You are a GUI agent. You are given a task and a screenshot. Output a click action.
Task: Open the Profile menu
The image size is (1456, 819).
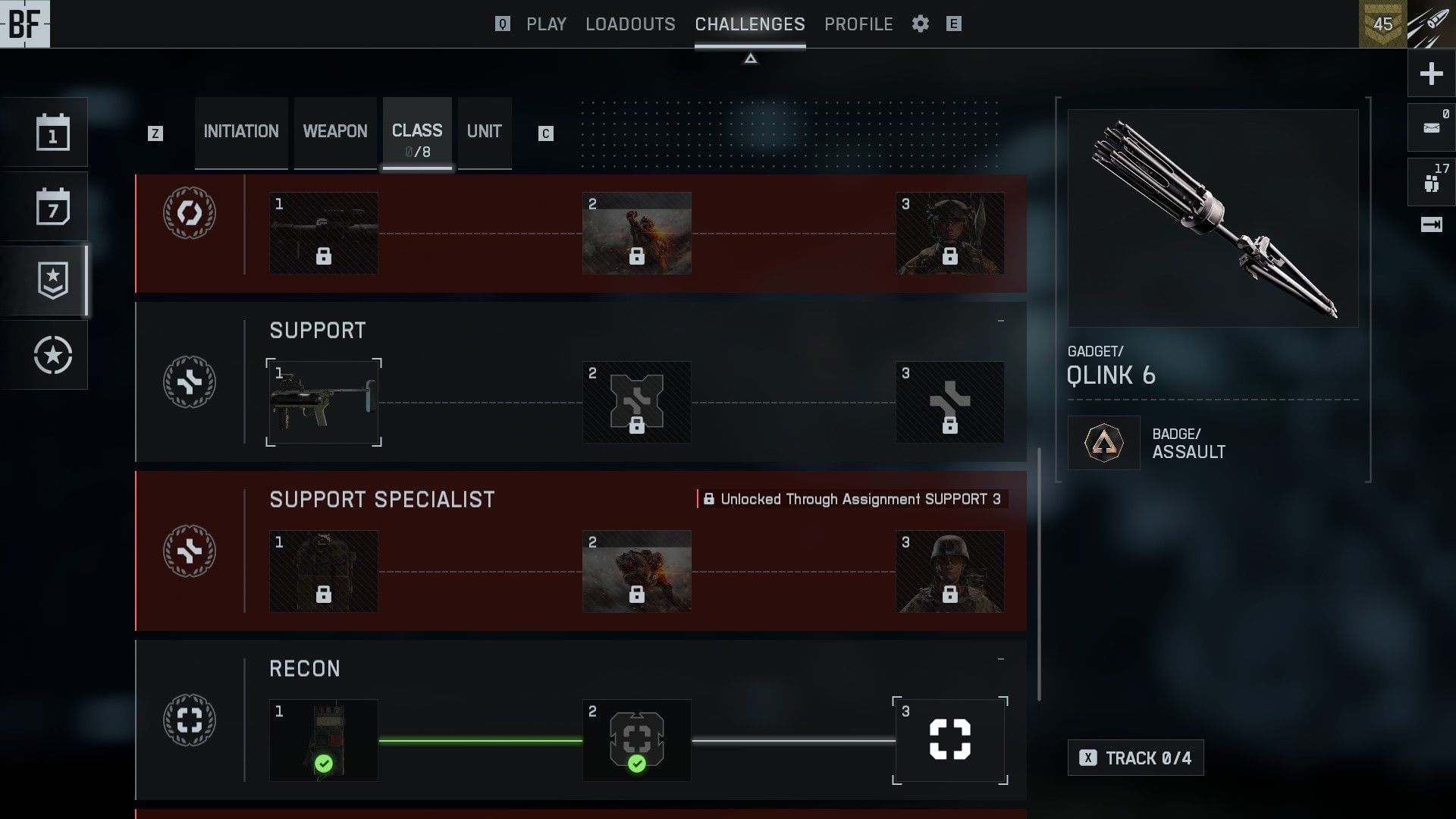(x=858, y=24)
